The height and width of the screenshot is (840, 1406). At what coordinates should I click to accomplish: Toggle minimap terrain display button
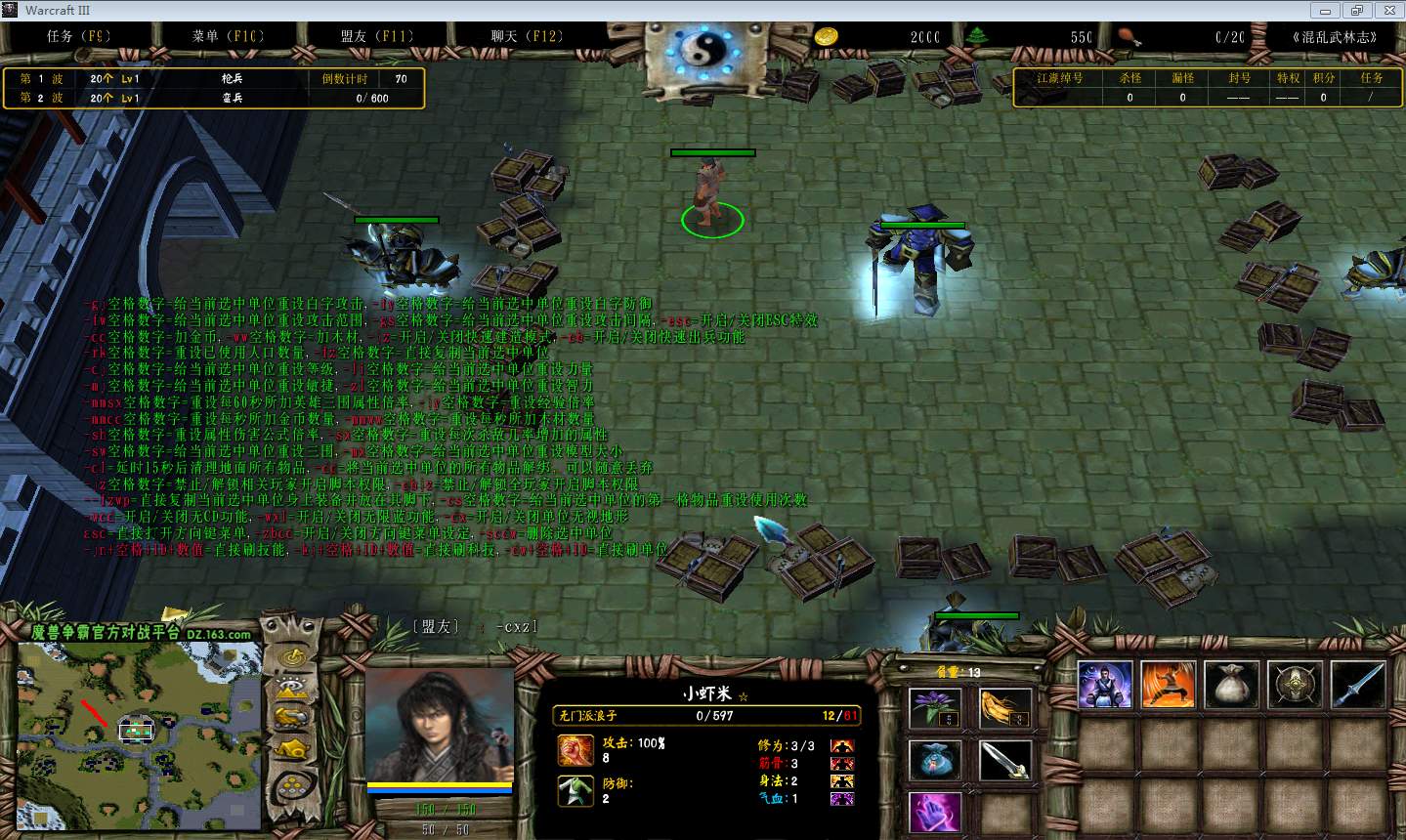coord(291,687)
